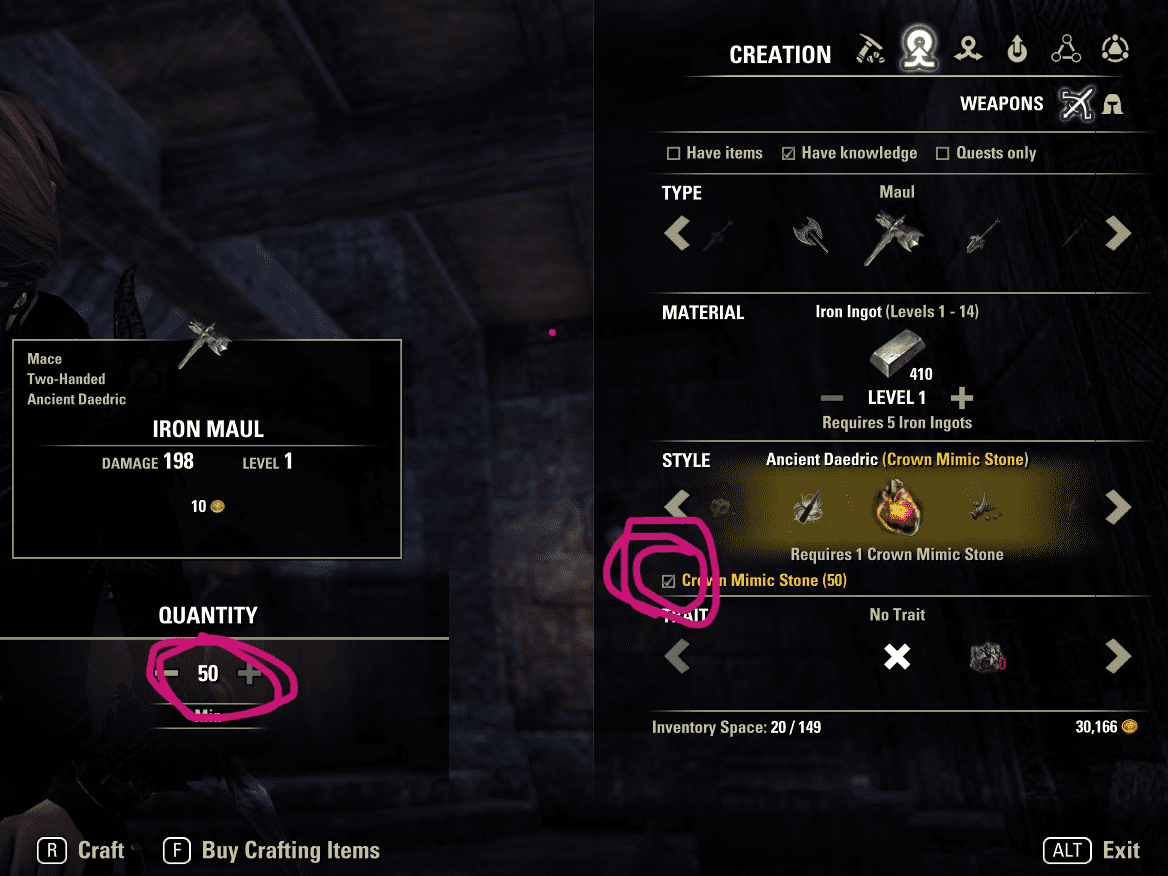Switch to the Deconstruction tab
Viewport: 1168px width, 876px height.
tap(967, 49)
